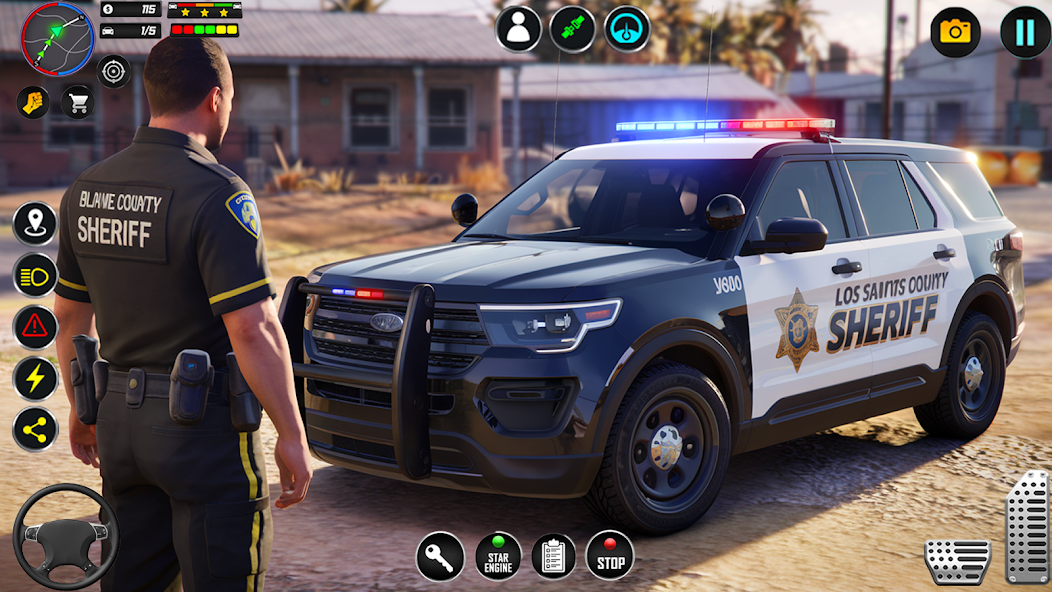Start the engine with the Star Engine button

click(x=498, y=556)
